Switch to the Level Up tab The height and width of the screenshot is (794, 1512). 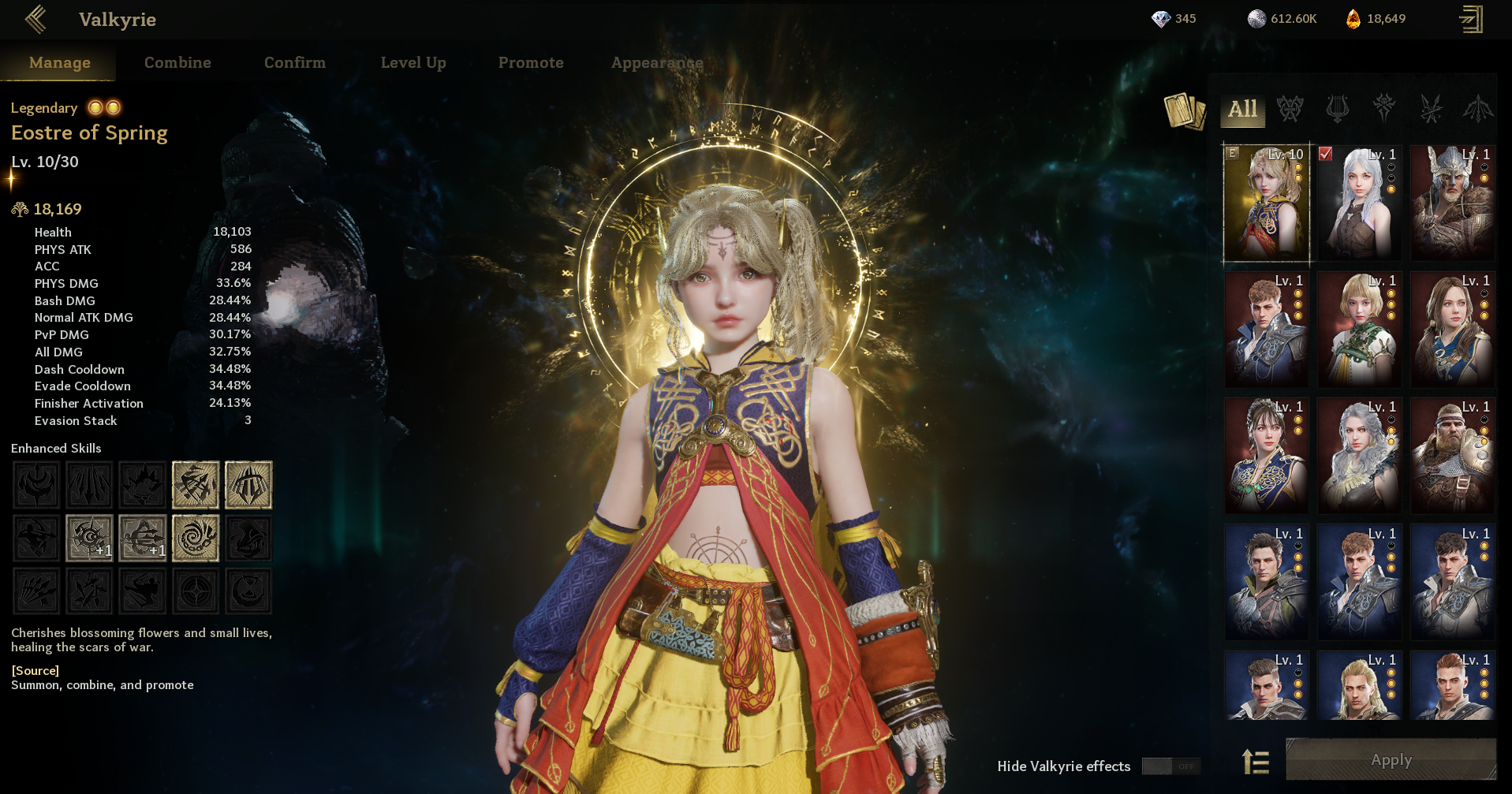point(413,62)
